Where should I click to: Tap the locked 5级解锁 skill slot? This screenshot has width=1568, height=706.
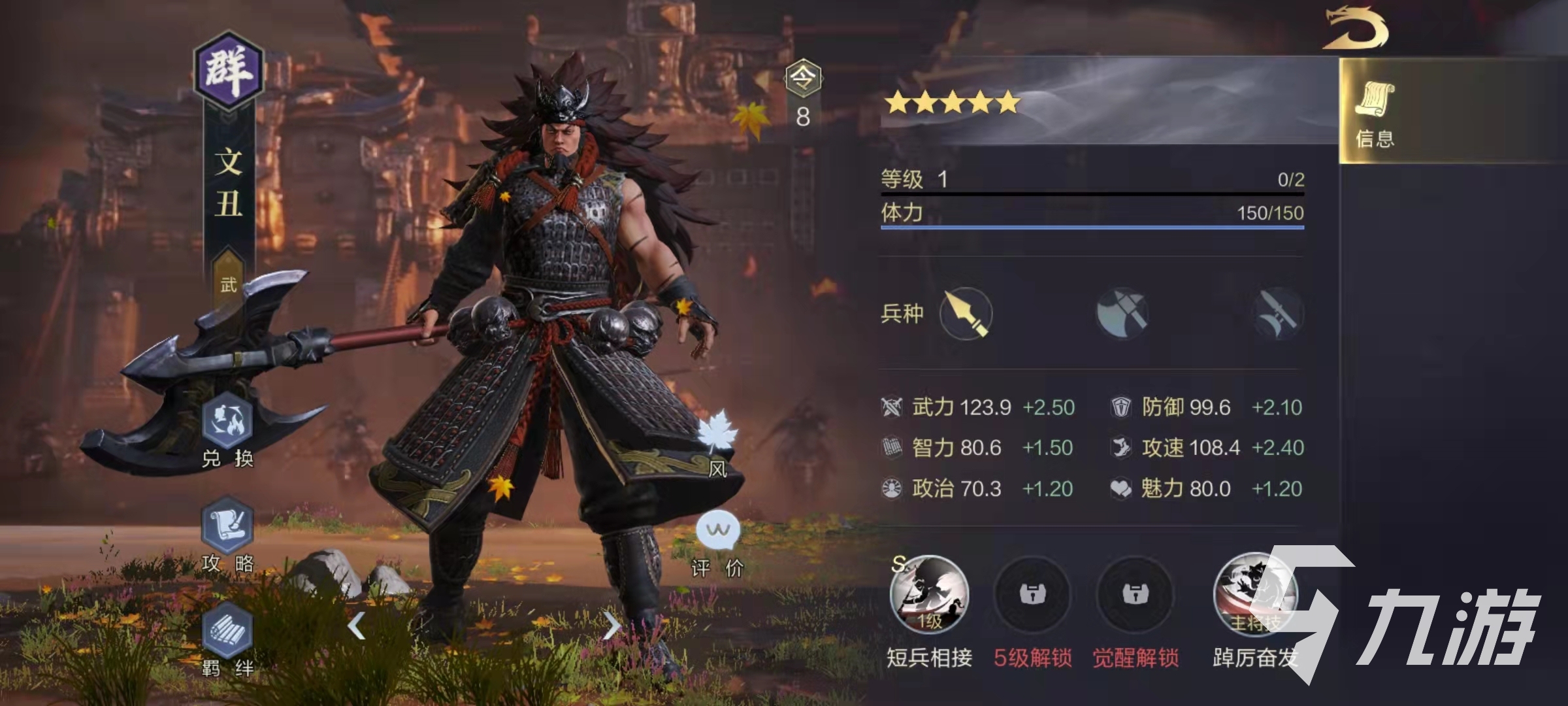1032,595
